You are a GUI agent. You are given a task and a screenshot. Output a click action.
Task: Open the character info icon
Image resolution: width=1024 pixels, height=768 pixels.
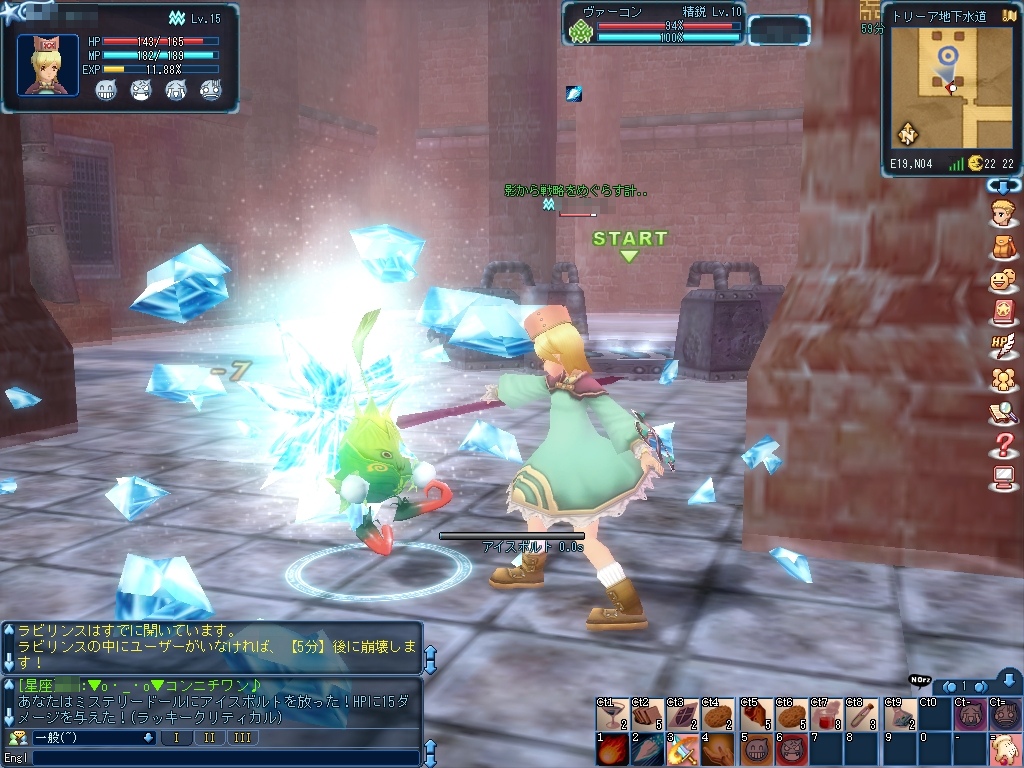point(1001,212)
